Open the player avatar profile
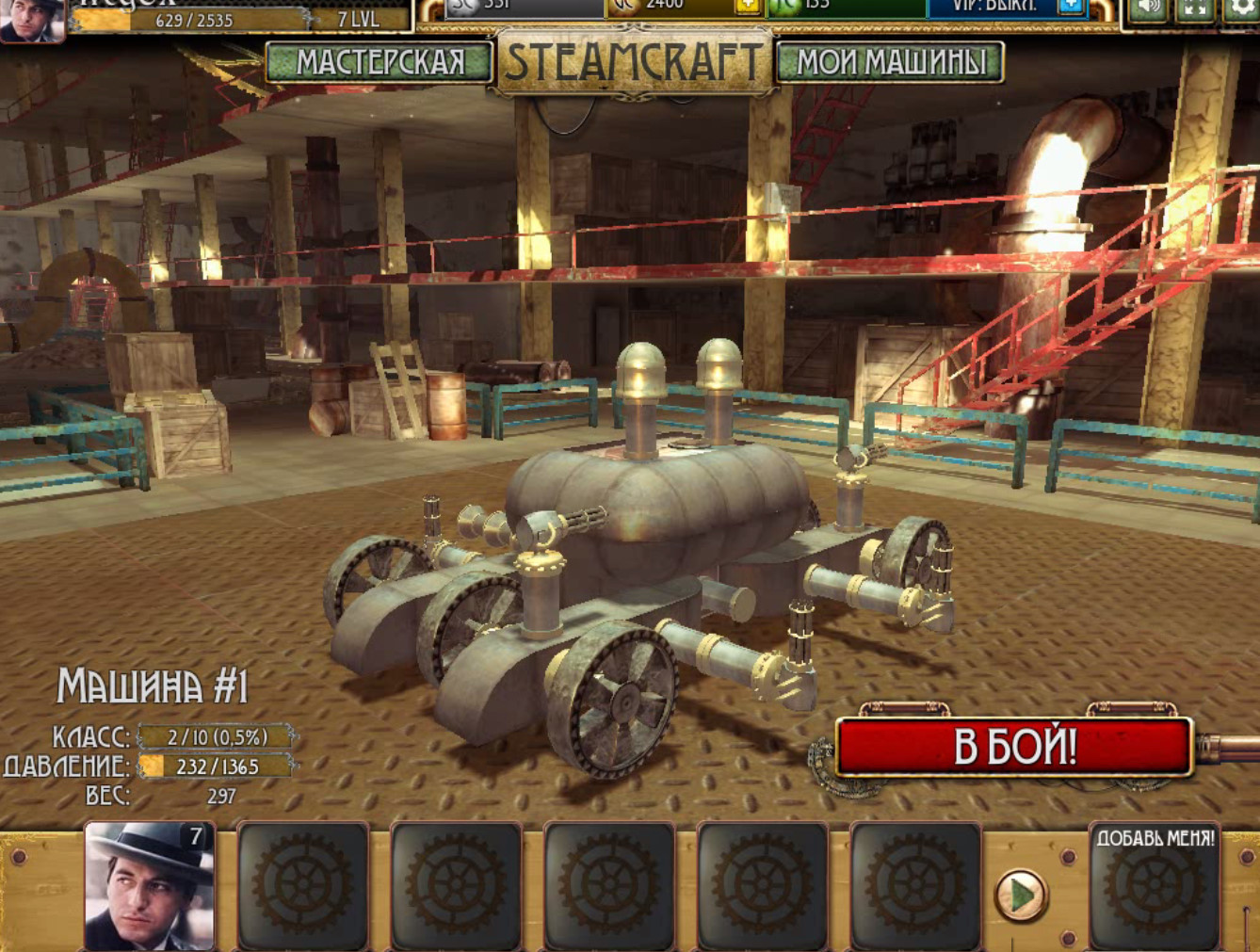The height and width of the screenshot is (952, 1260). click(31, 19)
